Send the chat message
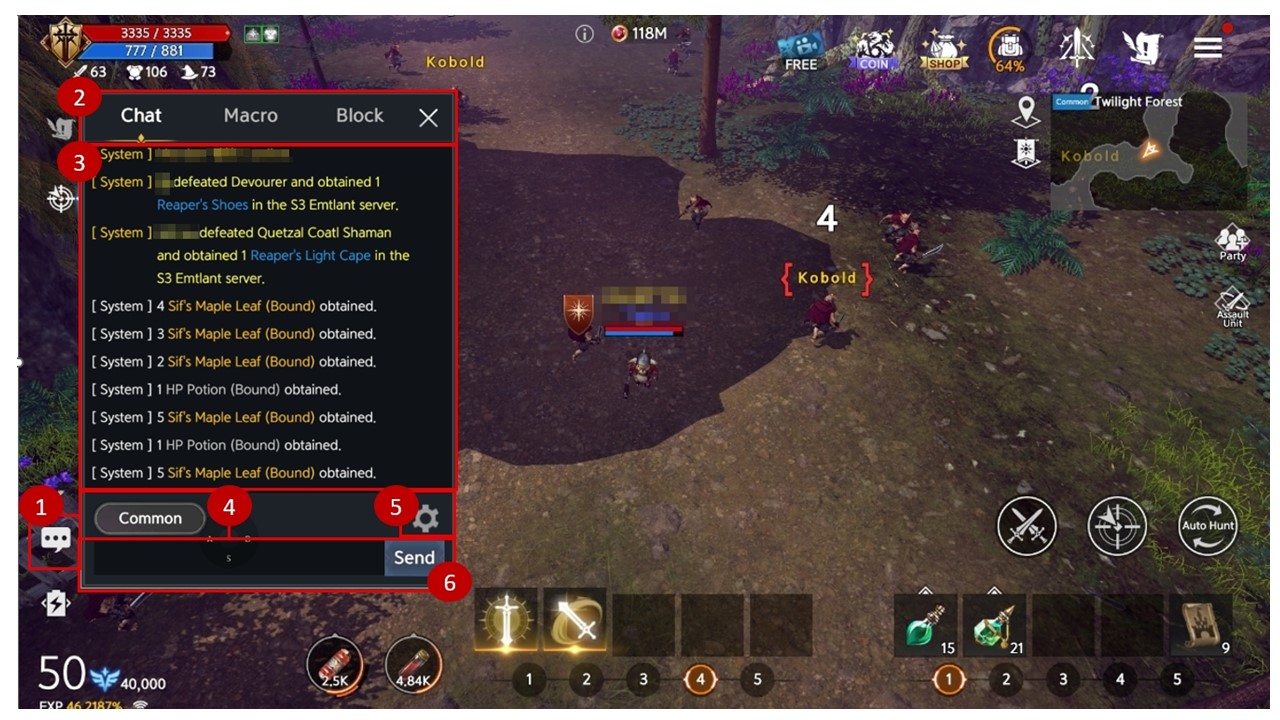This screenshot has height=720, width=1280. [414, 558]
